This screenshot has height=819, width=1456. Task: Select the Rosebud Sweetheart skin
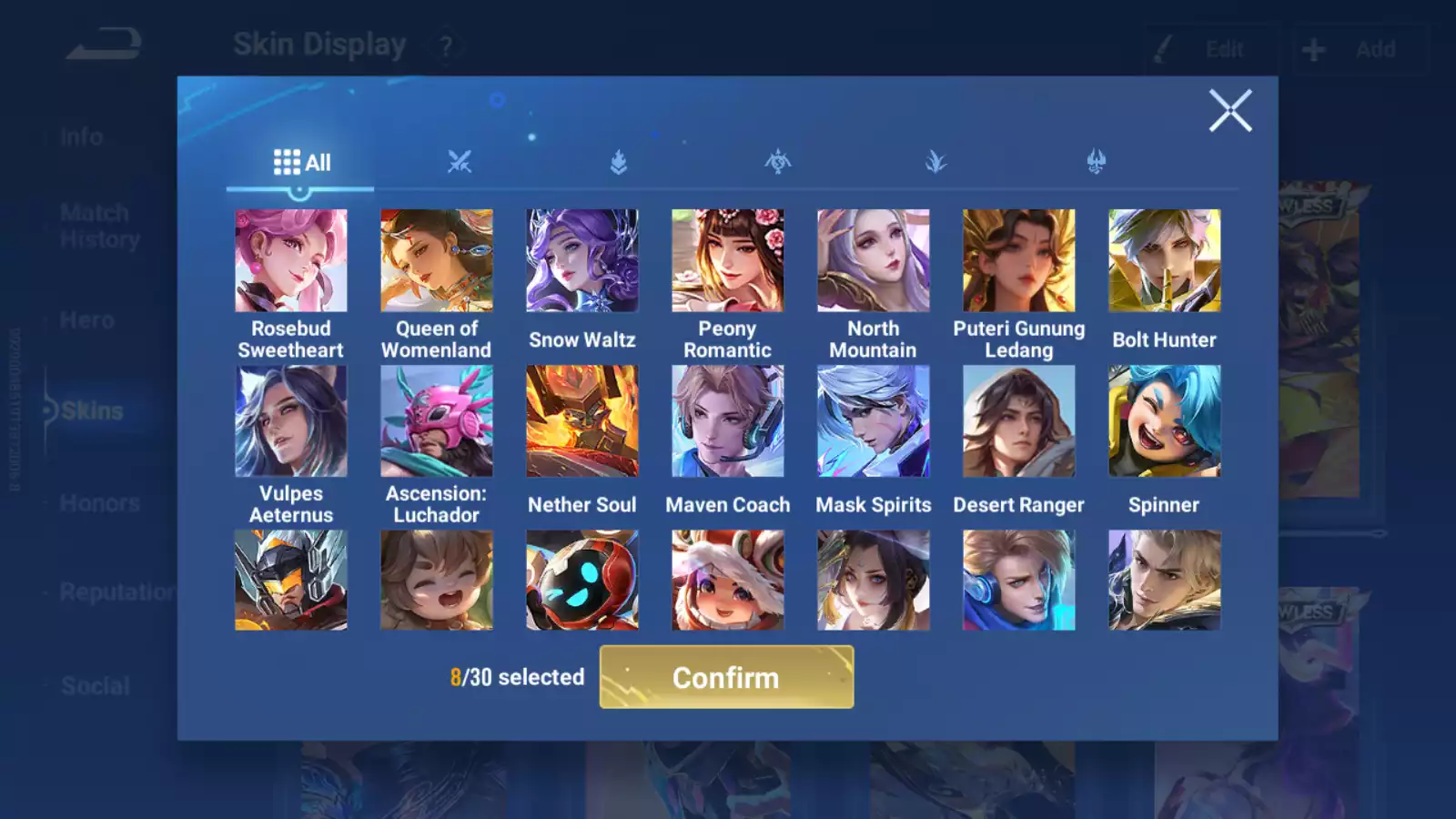click(290, 261)
